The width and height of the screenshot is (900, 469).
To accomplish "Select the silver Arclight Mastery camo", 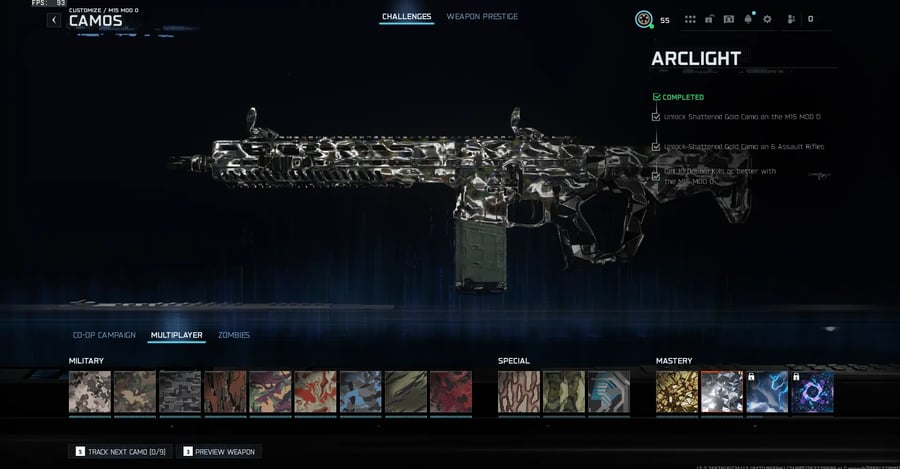I will tap(722, 392).
